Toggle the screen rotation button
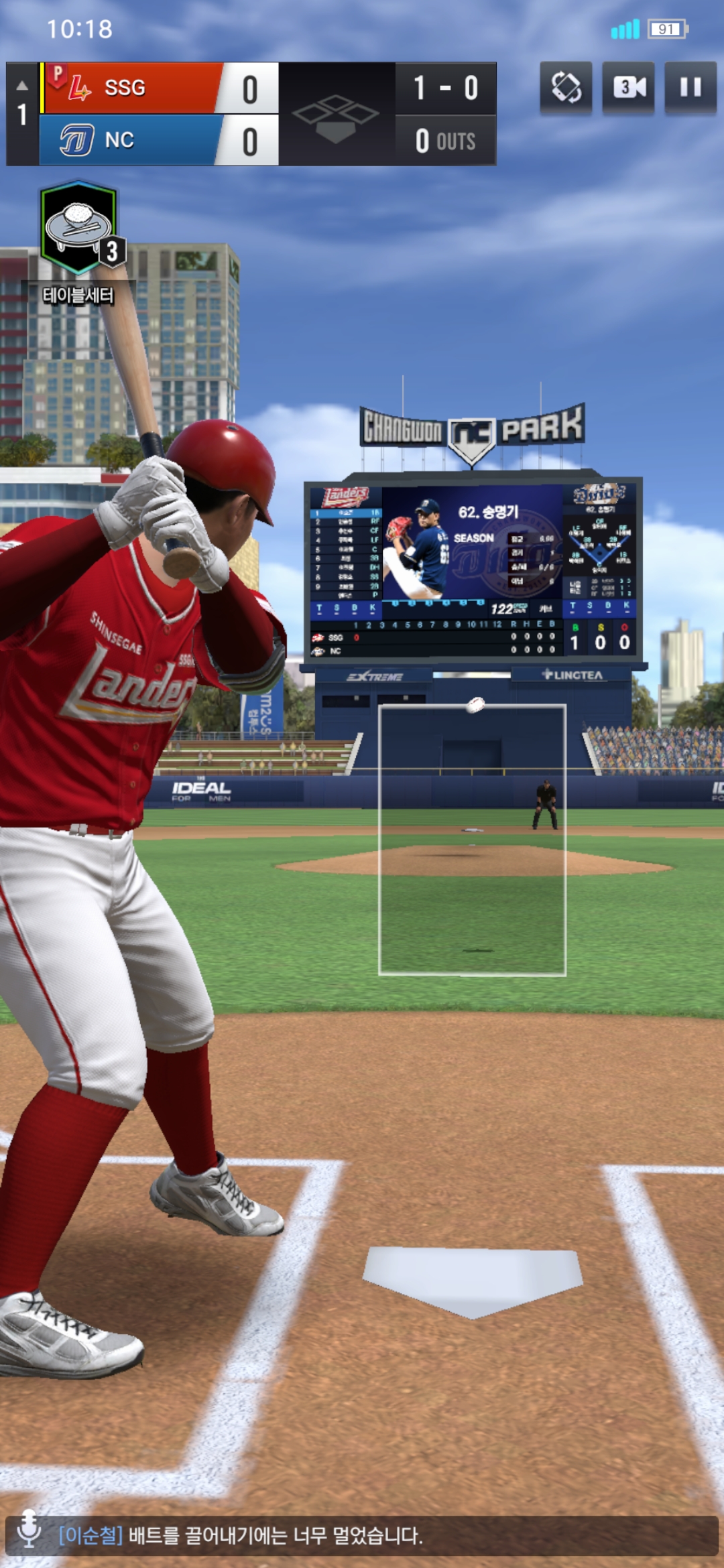This screenshot has height=1568, width=724. 566,88
